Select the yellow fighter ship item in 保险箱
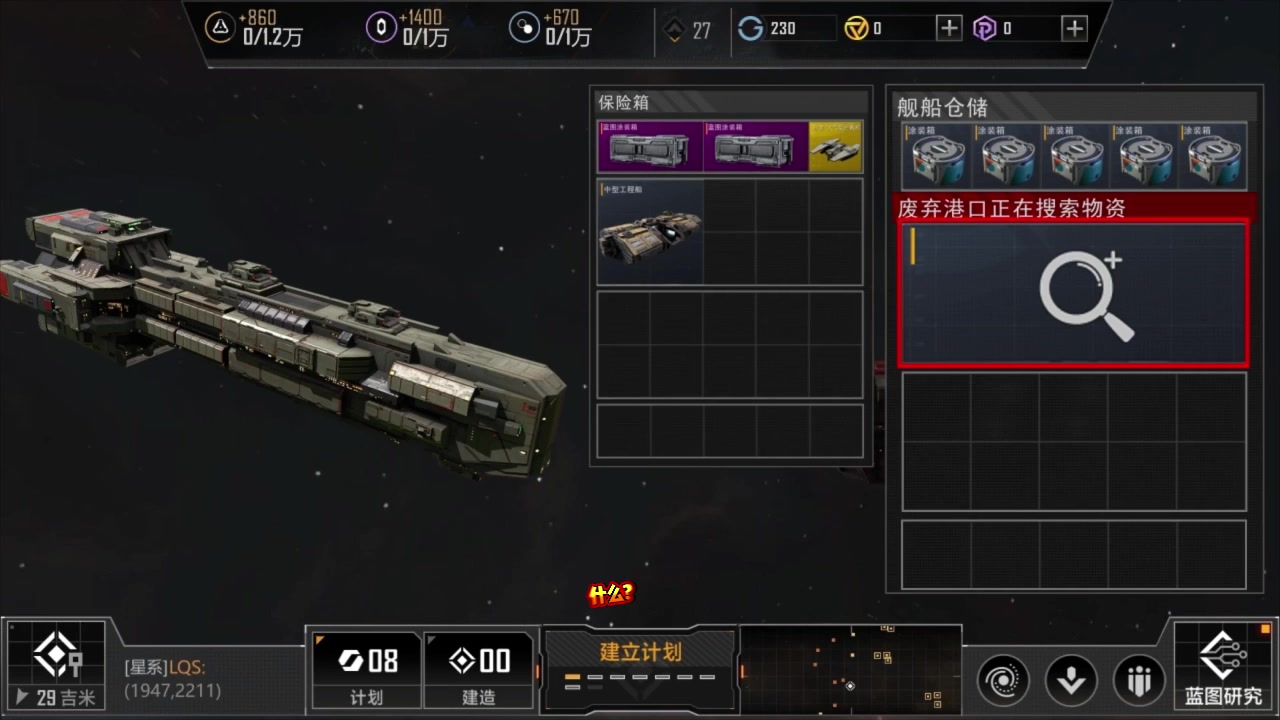 [835, 148]
